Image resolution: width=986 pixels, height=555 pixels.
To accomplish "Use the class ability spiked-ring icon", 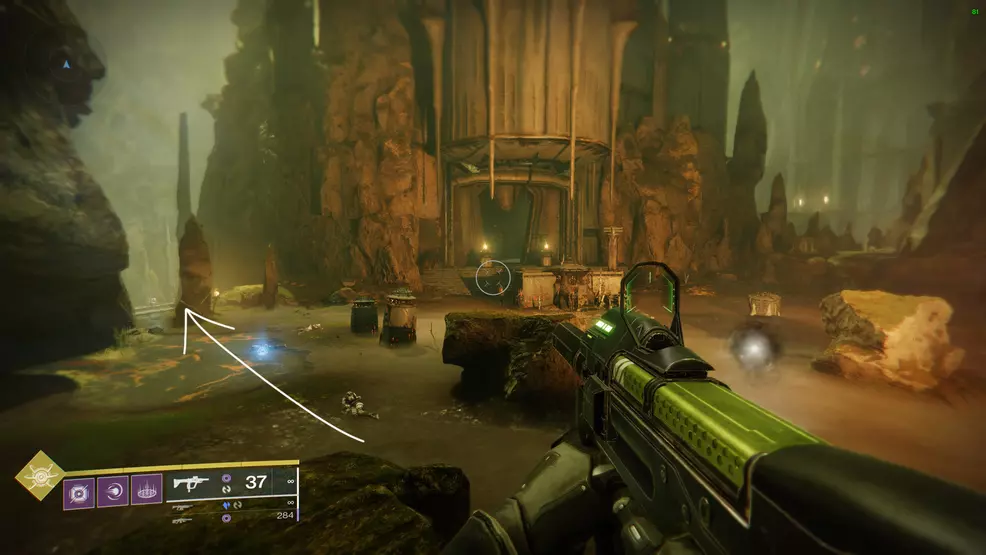I will (x=147, y=492).
